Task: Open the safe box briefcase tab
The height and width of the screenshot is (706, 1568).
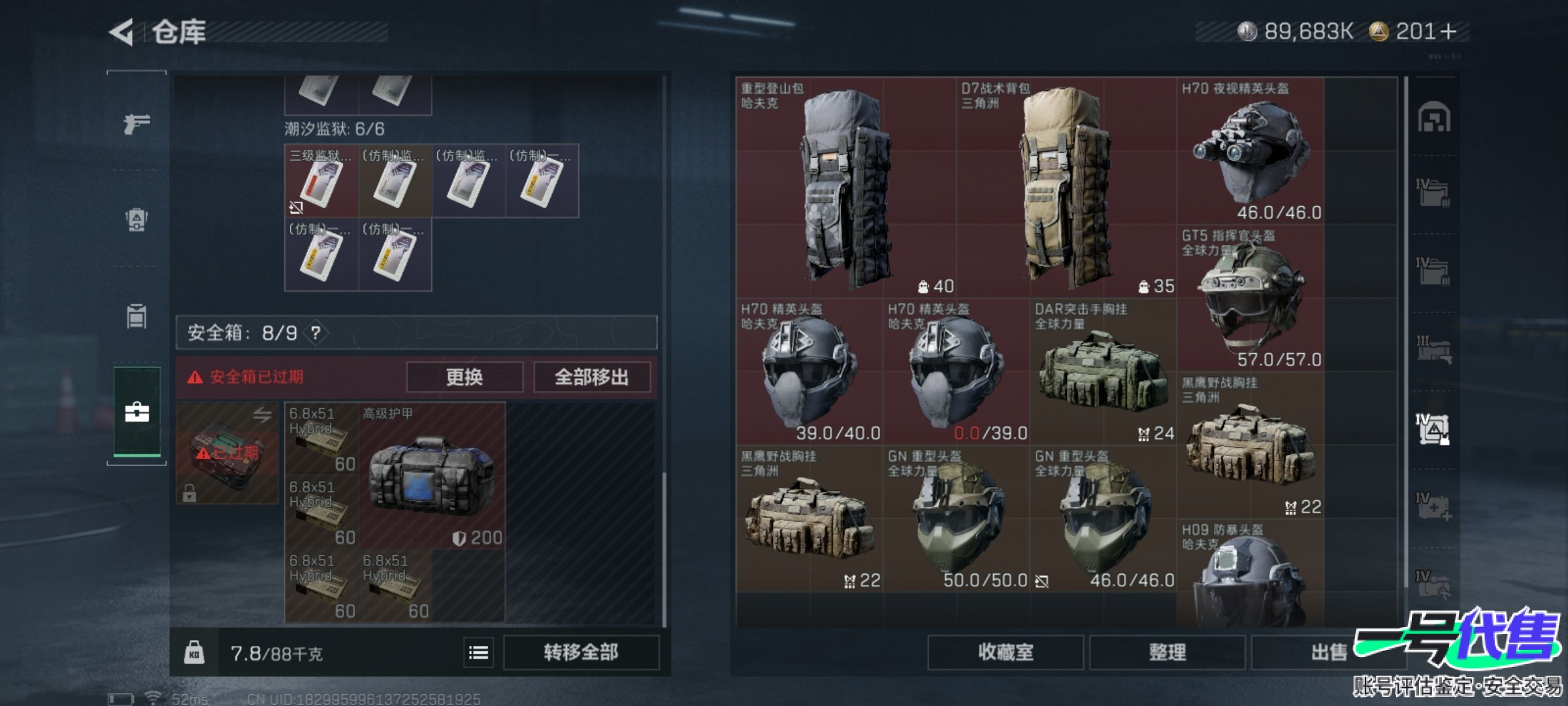Action: pos(137,412)
